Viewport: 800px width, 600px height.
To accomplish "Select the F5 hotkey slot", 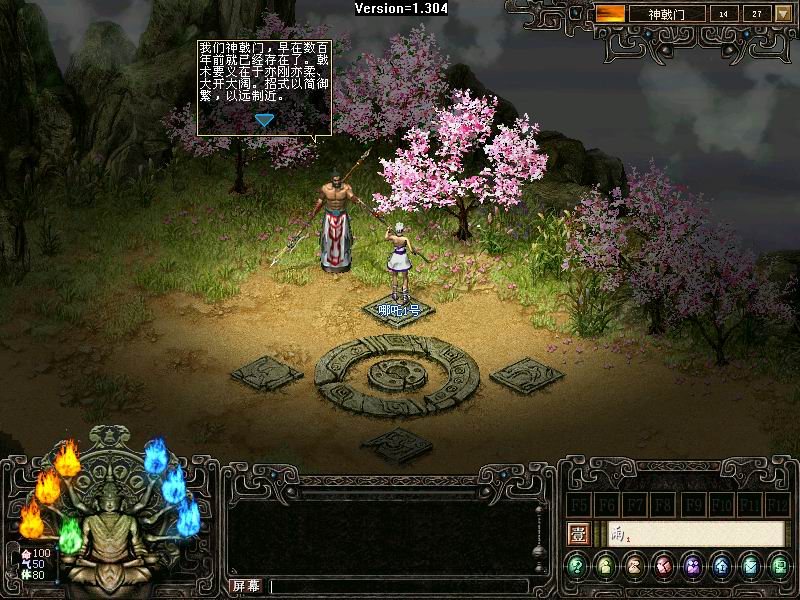I will coord(578,504).
